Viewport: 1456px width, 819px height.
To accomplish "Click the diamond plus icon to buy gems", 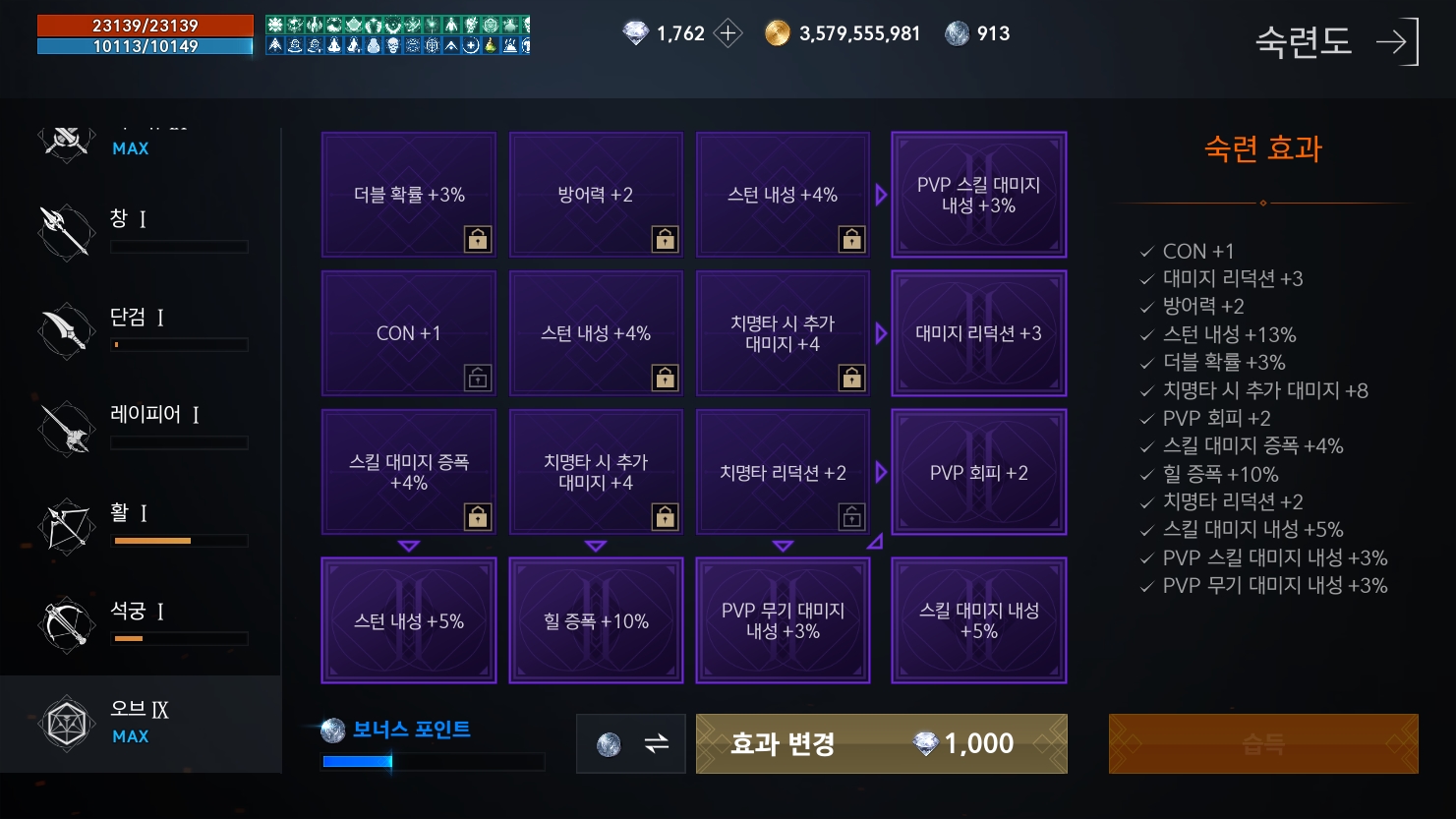I will (728, 32).
